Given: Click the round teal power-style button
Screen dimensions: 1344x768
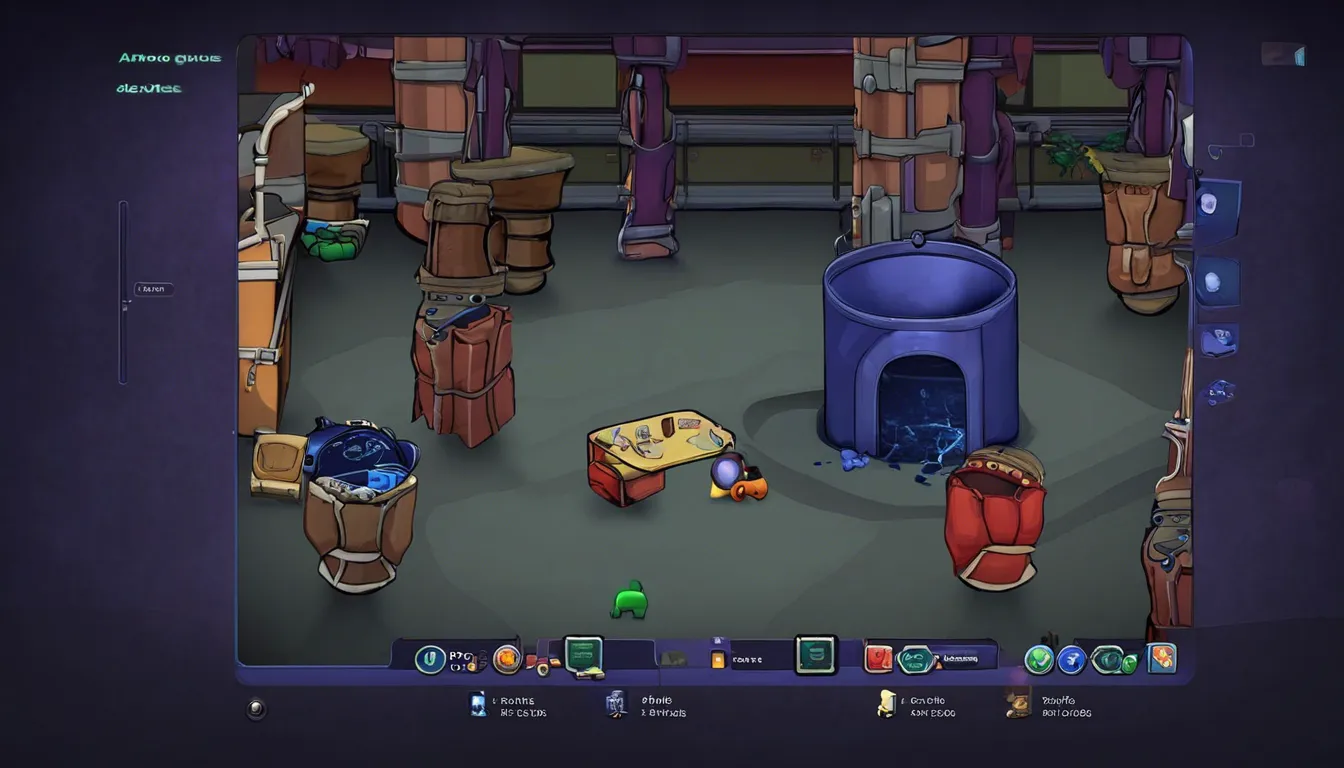Looking at the screenshot, I should point(430,658).
